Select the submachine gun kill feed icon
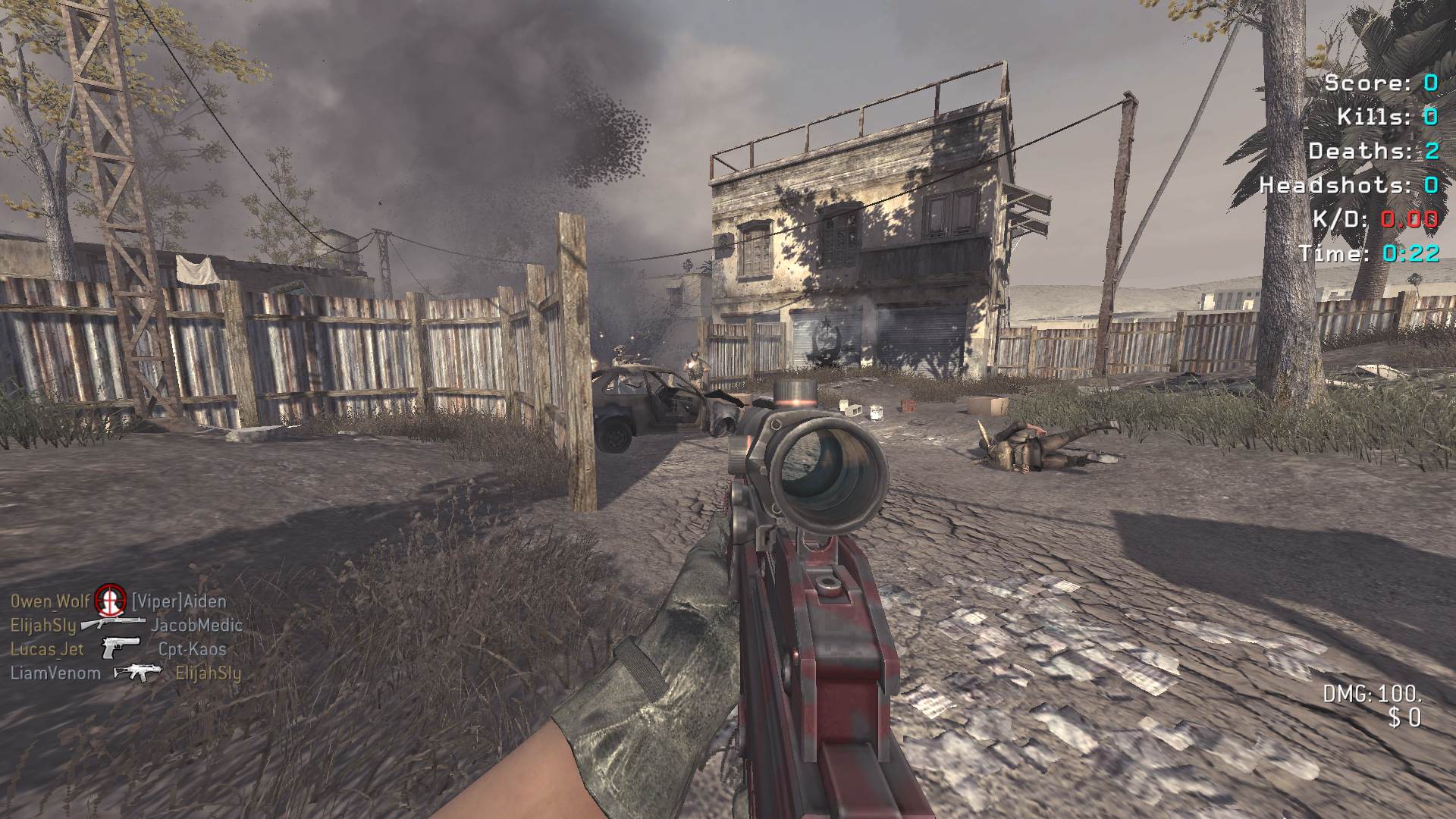 click(x=137, y=672)
